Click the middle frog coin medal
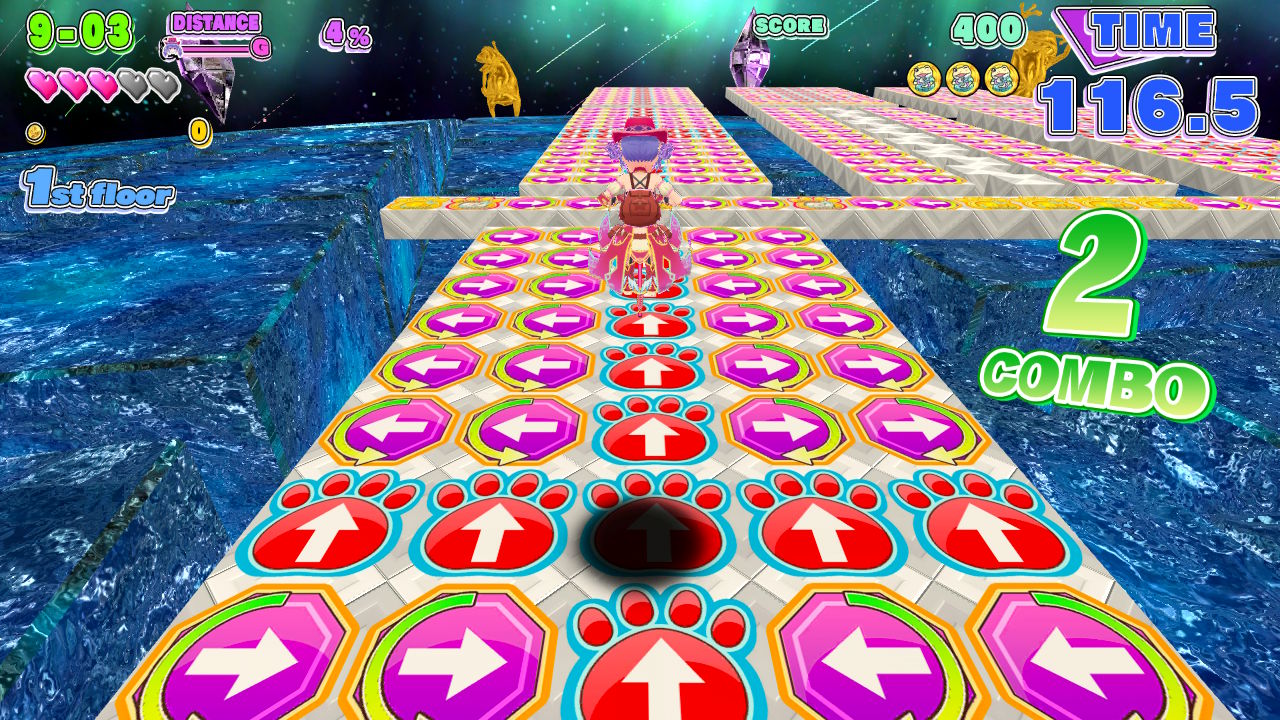Viewport: 1280px width, 720px height. click(963, 78)
